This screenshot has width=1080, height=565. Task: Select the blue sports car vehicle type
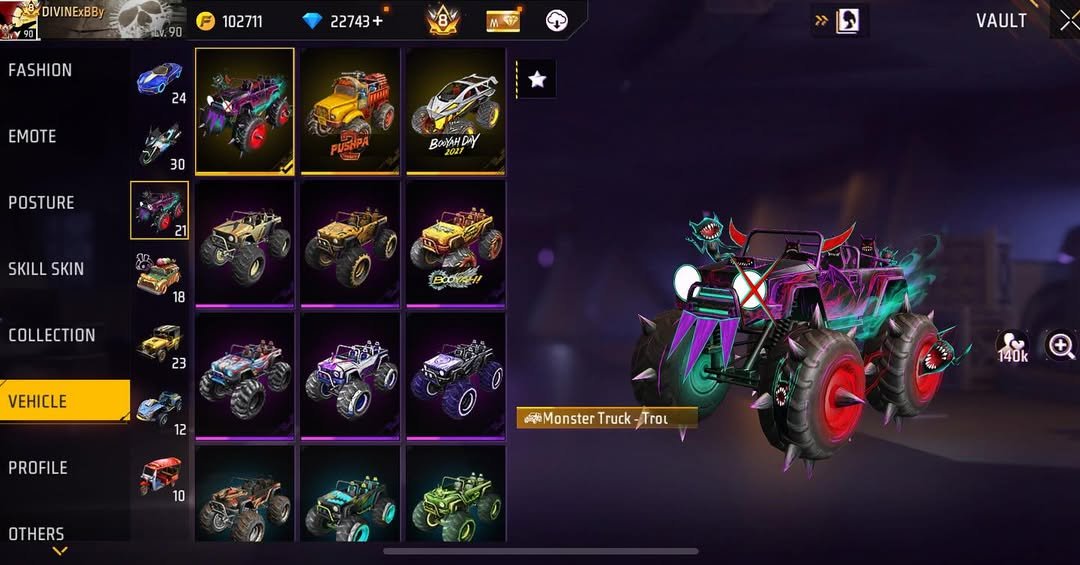(x=159, y=79)
